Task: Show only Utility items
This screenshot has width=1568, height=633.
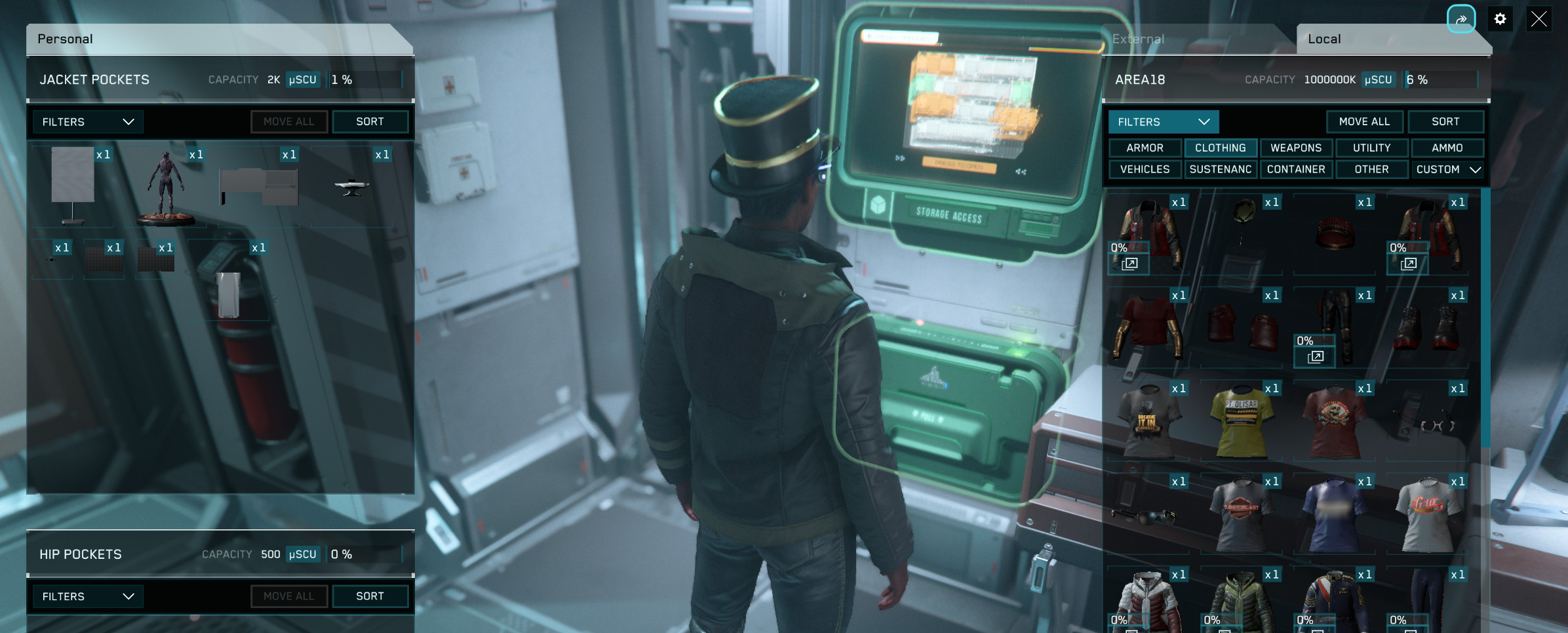Action: (x=1371, y=148)
